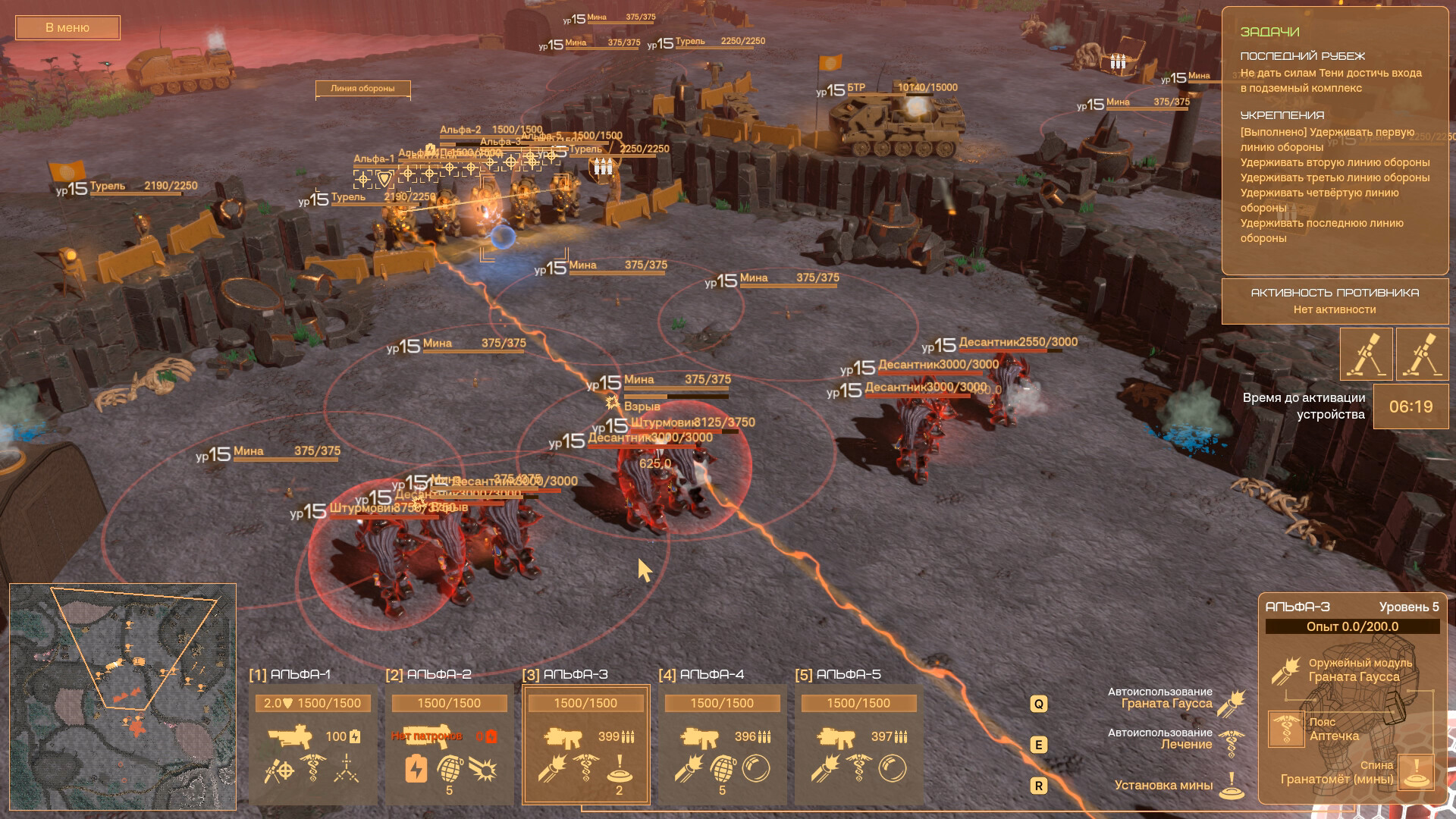The width and height of the screenshot is (1456, 819).
Task: Open the "В меню" menu button
Action: (x=67, y=28)
